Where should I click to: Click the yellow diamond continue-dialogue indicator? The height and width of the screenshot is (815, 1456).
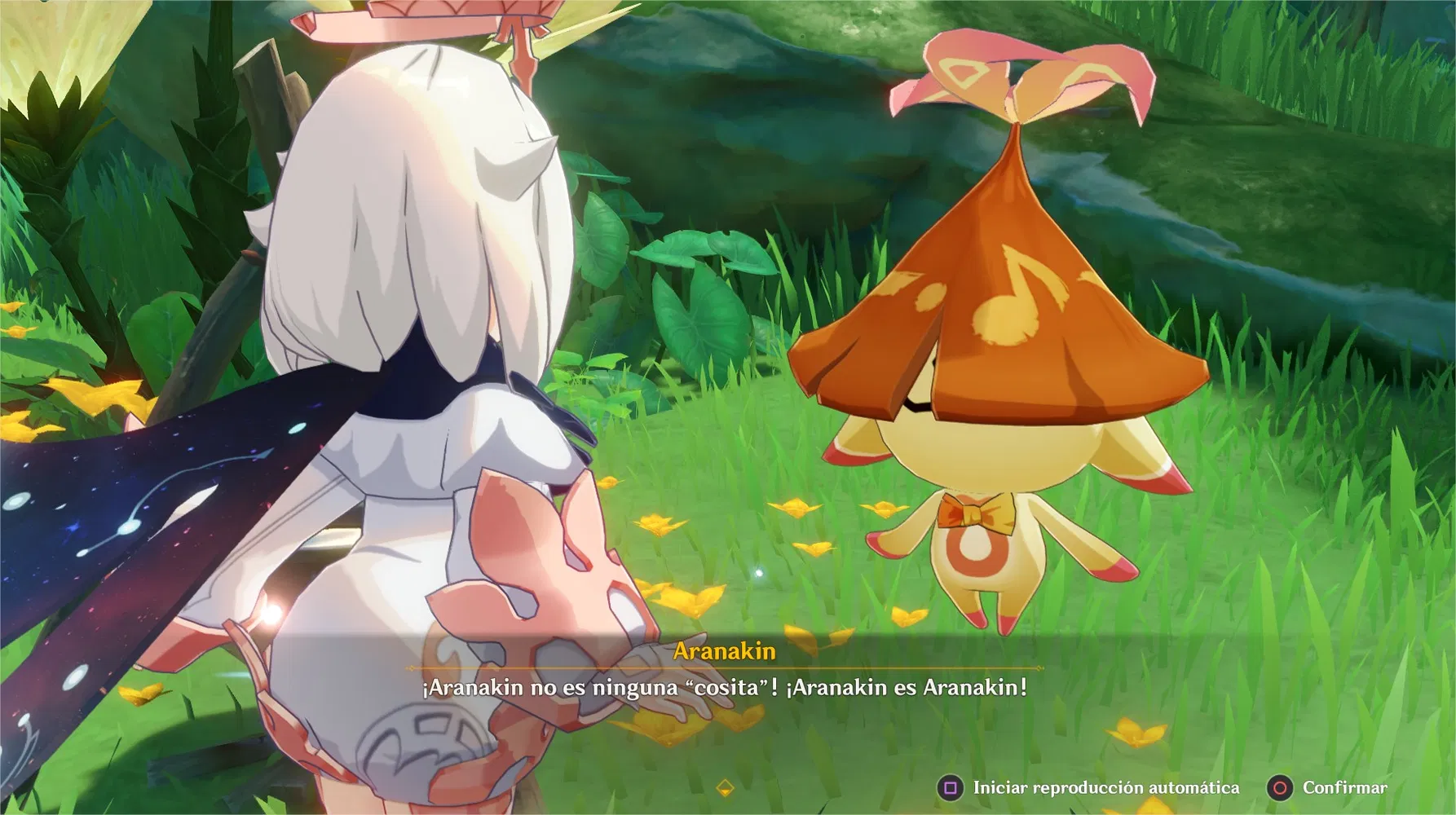click(725, 787)
